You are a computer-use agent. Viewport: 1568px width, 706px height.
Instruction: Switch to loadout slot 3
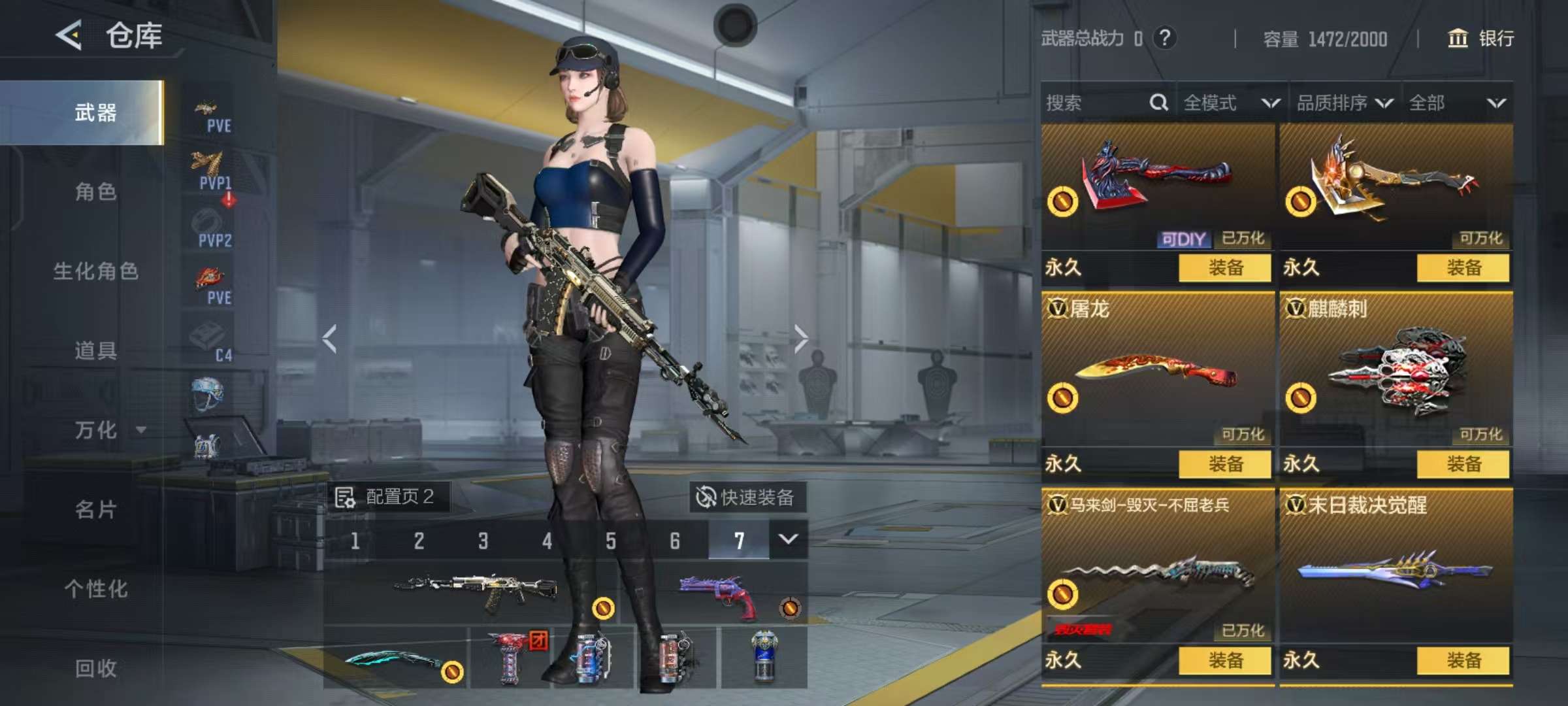[483, 541]
